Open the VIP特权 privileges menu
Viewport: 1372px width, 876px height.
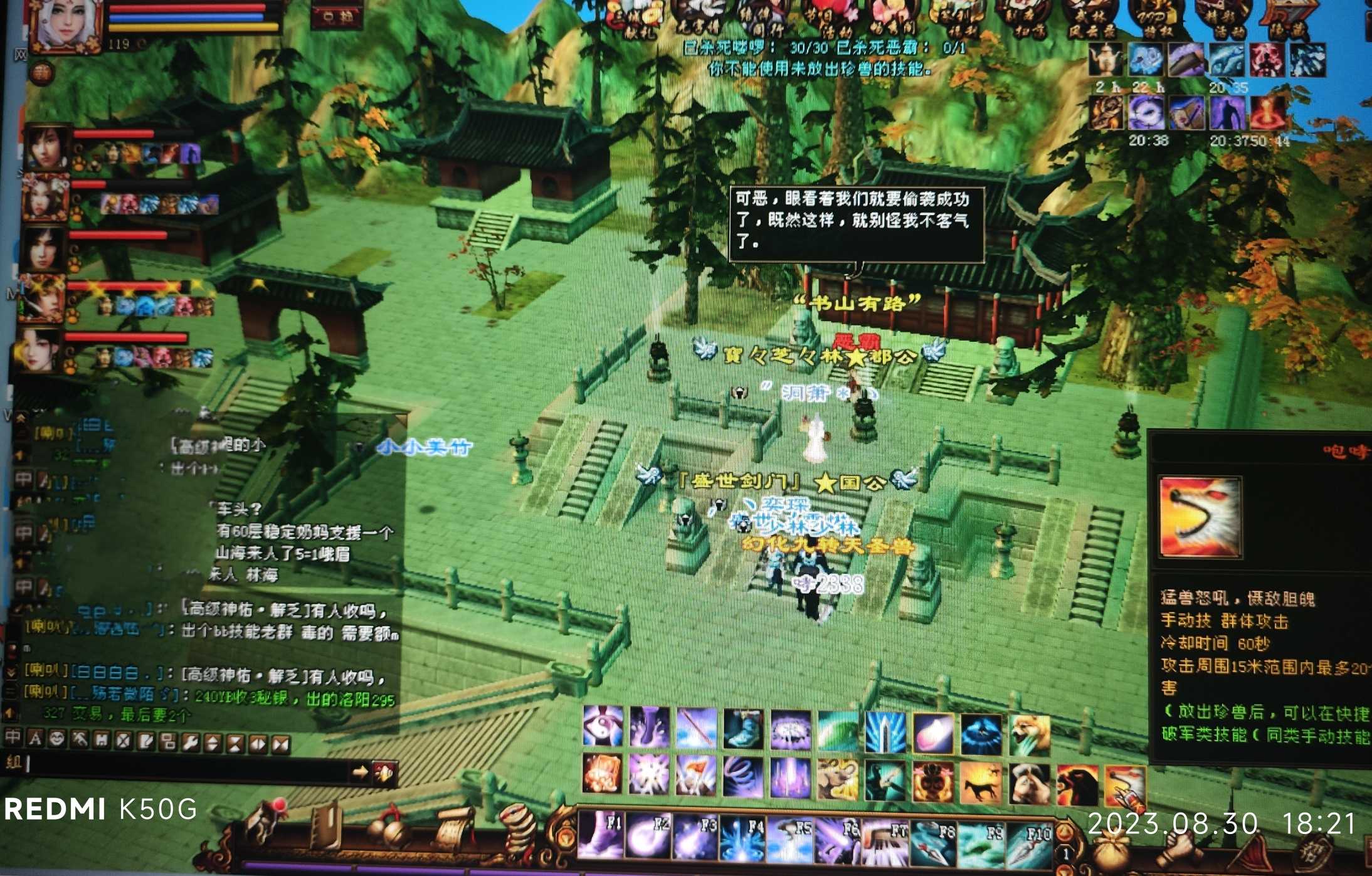[1154, 19]
